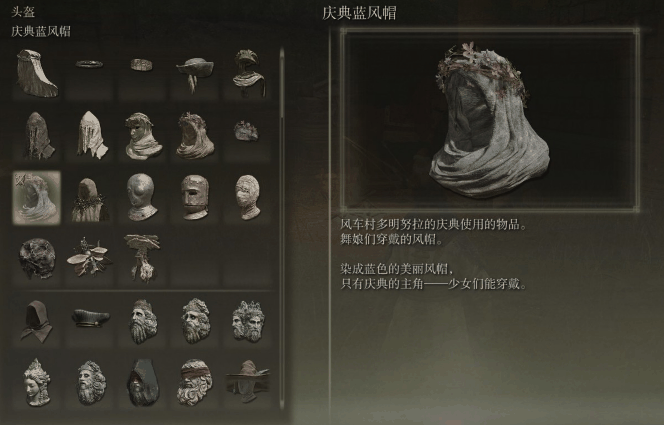Select the dark round cracked helmet

click(37, 256)
